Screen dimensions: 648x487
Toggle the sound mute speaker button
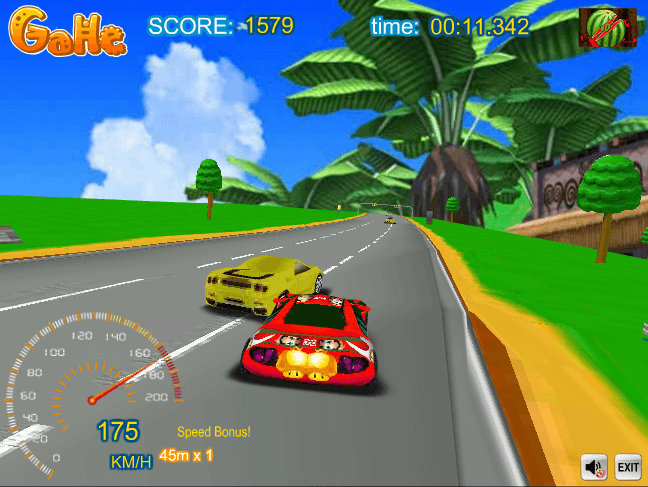click(x=595, y=467)
